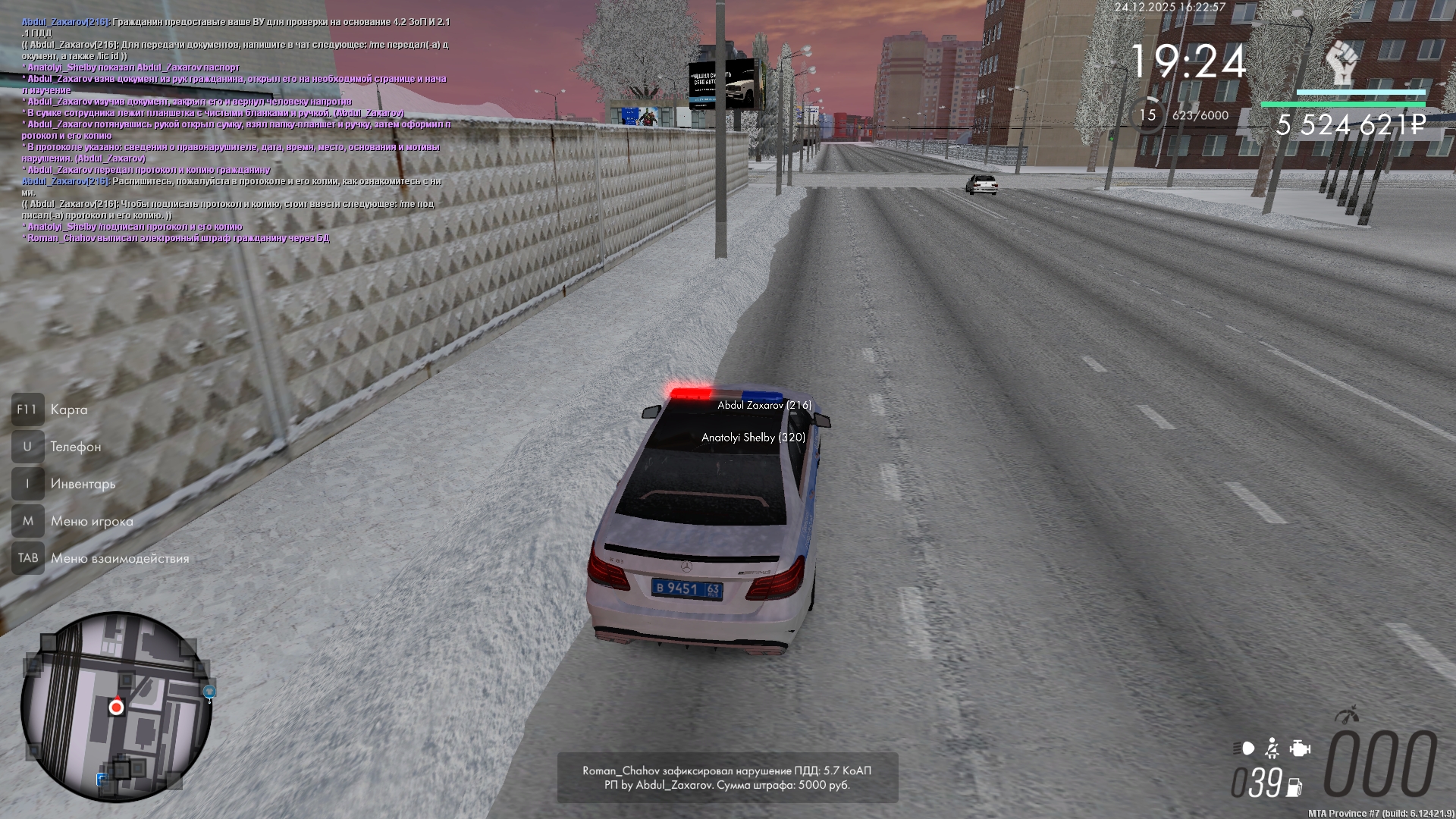Click the circular minimap
Image resolution: width=1456 pixels, height=819 pixels.
(116, 707)
